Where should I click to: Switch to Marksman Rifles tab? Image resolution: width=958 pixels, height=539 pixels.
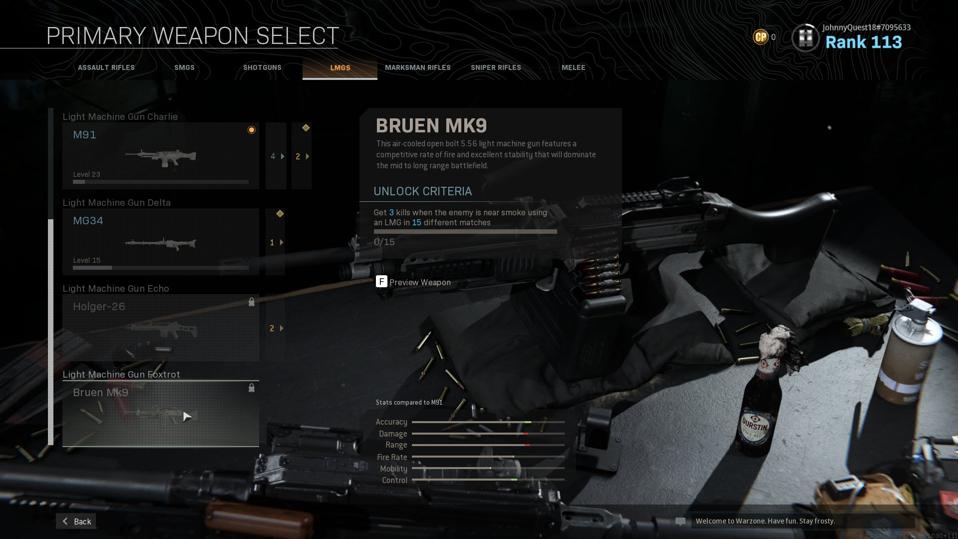click(x=417, y=68)
